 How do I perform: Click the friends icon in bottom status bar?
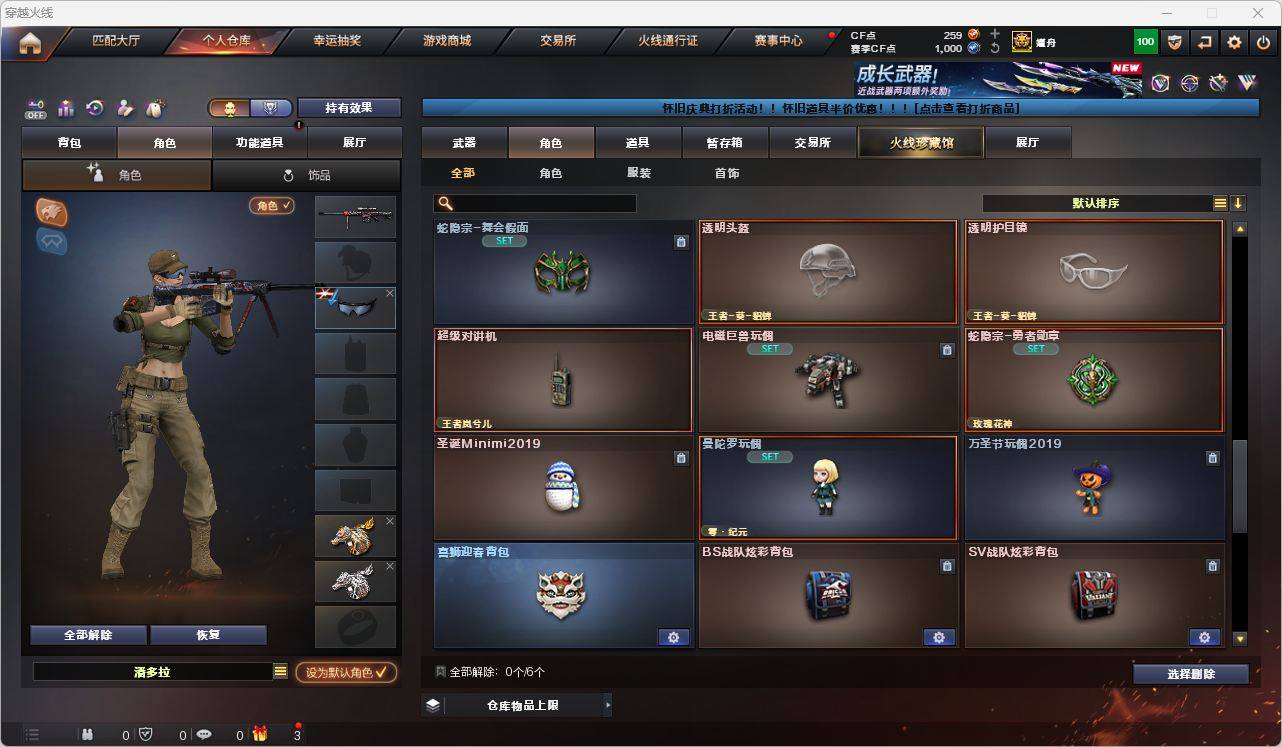(88, 735)
